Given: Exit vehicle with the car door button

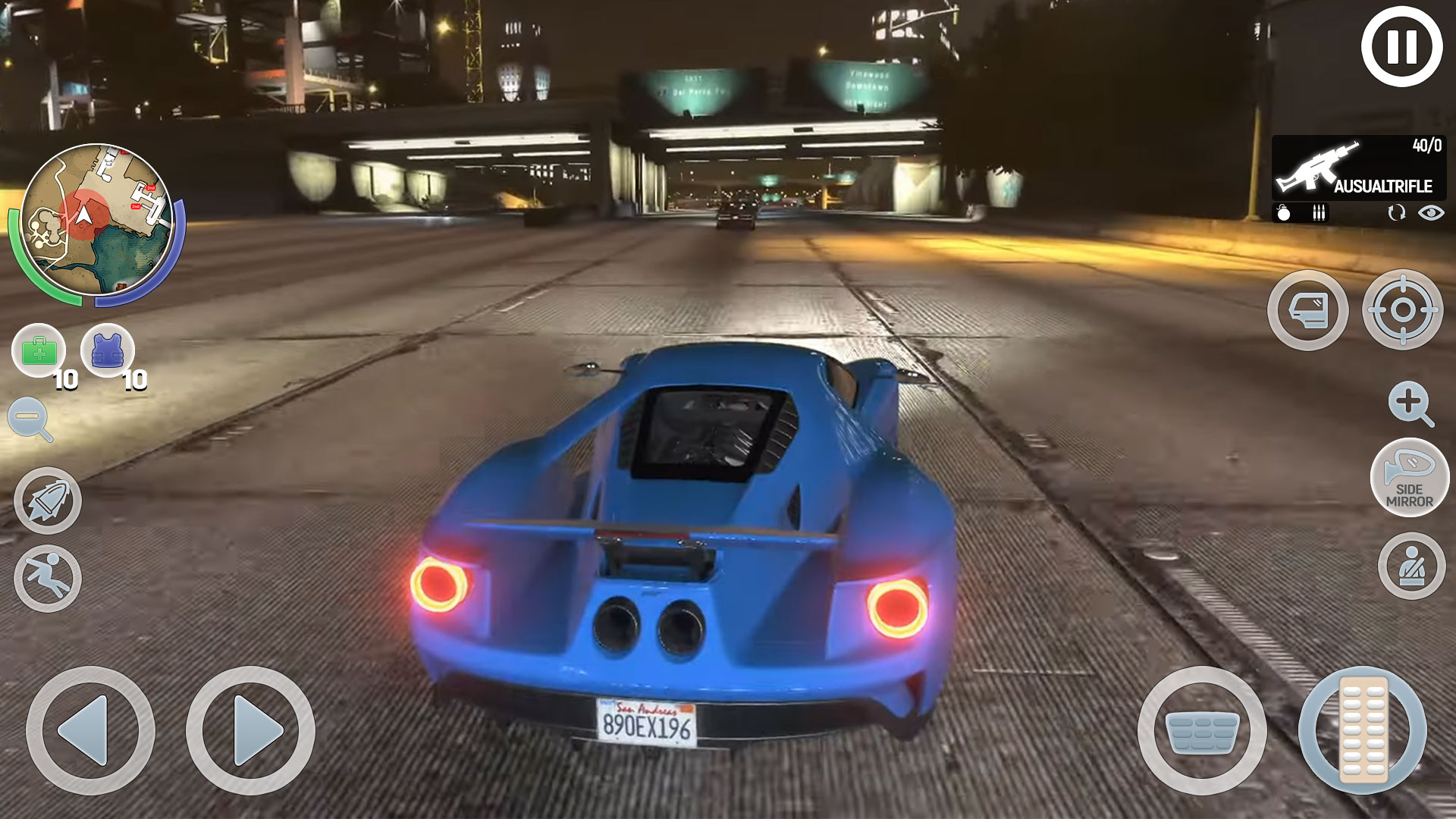Looking at the screenshot, I should [1307, 310].
